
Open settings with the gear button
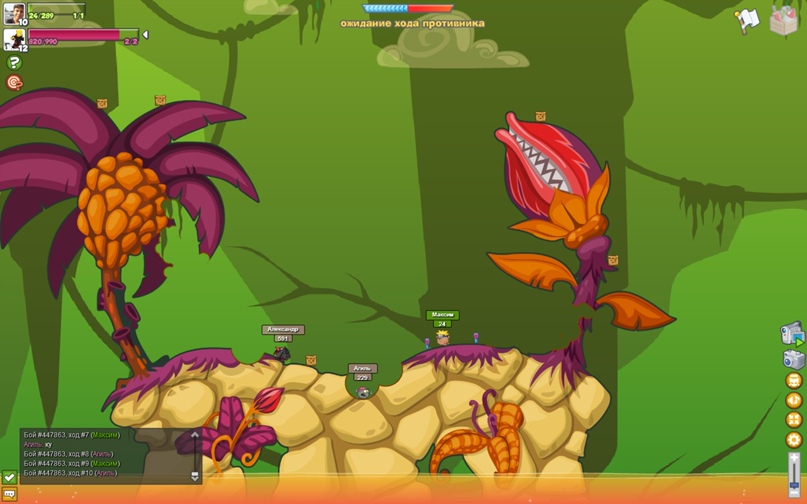(x=794, y=440)
